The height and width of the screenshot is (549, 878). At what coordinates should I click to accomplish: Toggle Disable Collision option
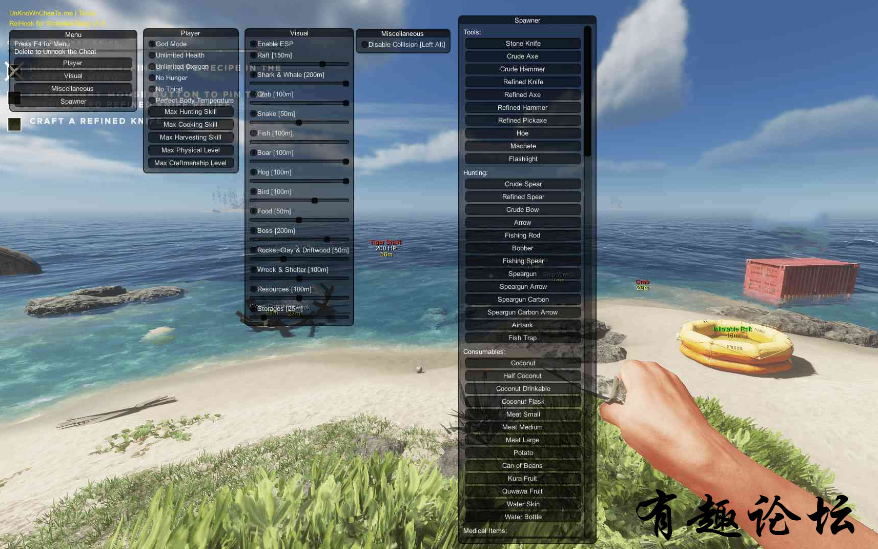click(364, 45)
